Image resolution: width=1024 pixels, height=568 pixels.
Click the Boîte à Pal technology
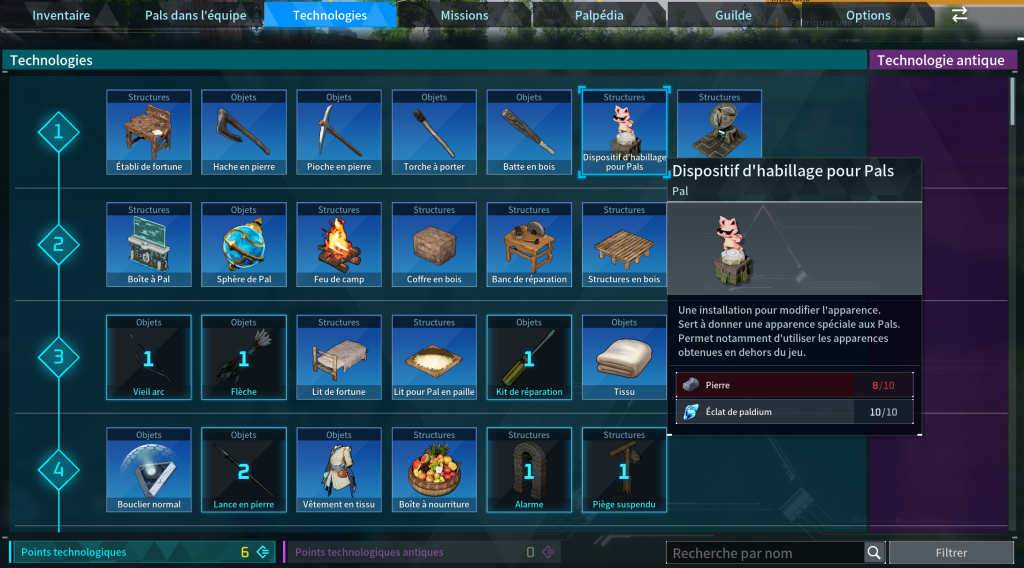pyautogui.click(x=149, y=245)
